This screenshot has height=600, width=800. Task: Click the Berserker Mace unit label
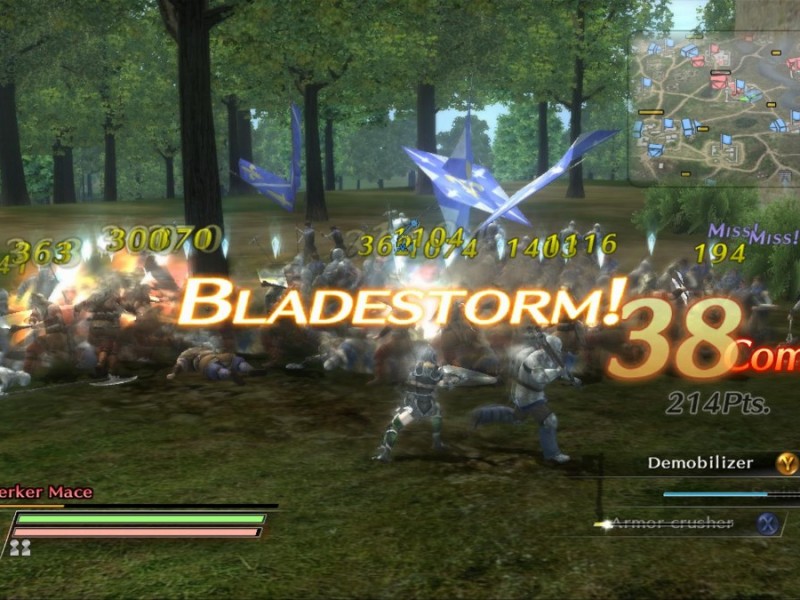pyautogui.click(x=47, y=492)
